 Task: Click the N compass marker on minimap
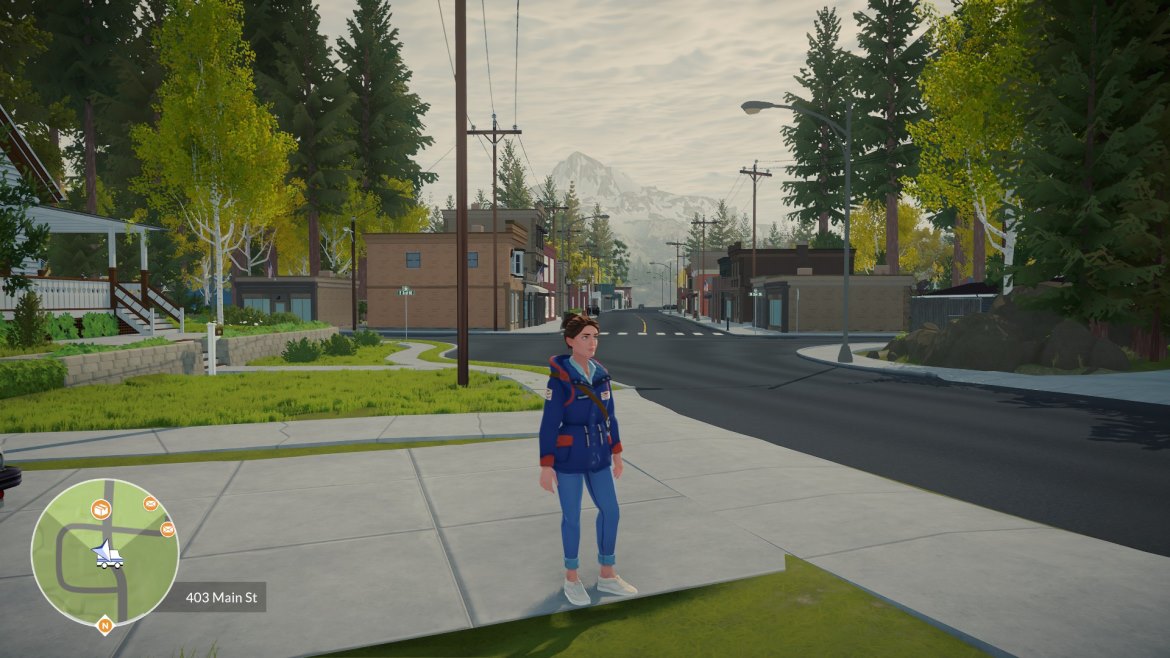(x=105, y=626)
